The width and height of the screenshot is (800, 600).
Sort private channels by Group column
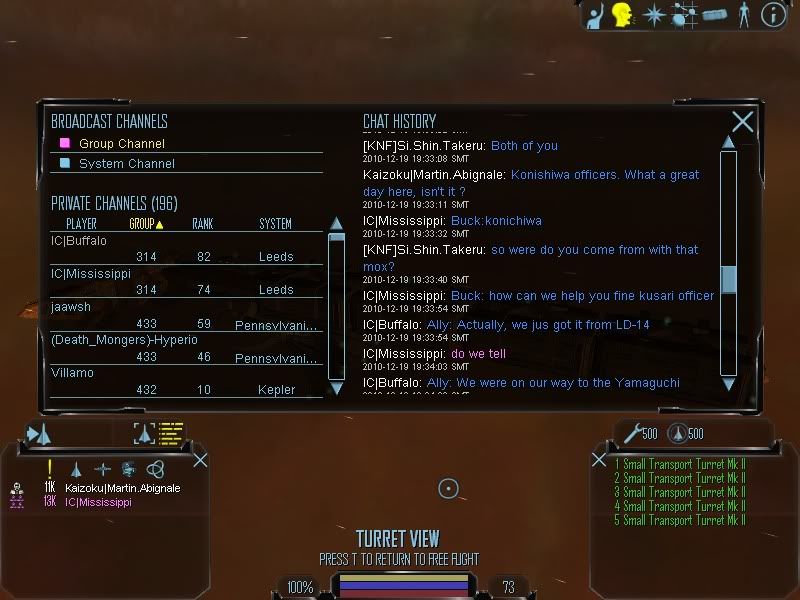point(146,224)
